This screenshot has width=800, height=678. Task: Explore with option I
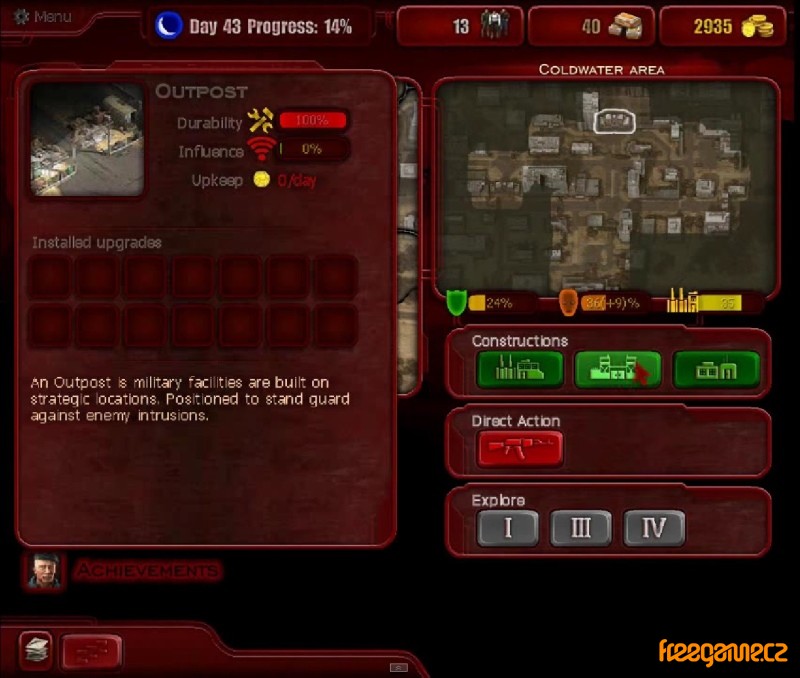pos(507,527)
